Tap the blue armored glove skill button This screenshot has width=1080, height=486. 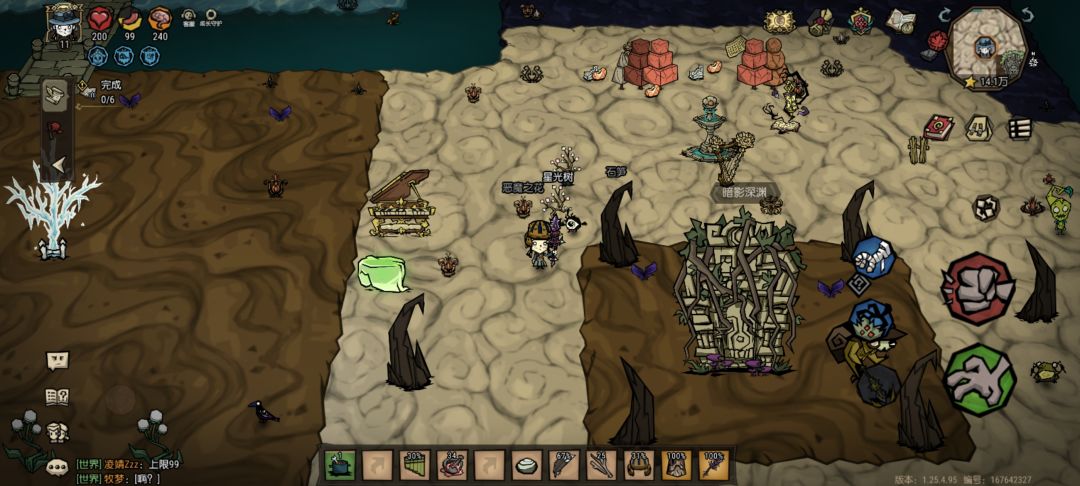point(871,255)
